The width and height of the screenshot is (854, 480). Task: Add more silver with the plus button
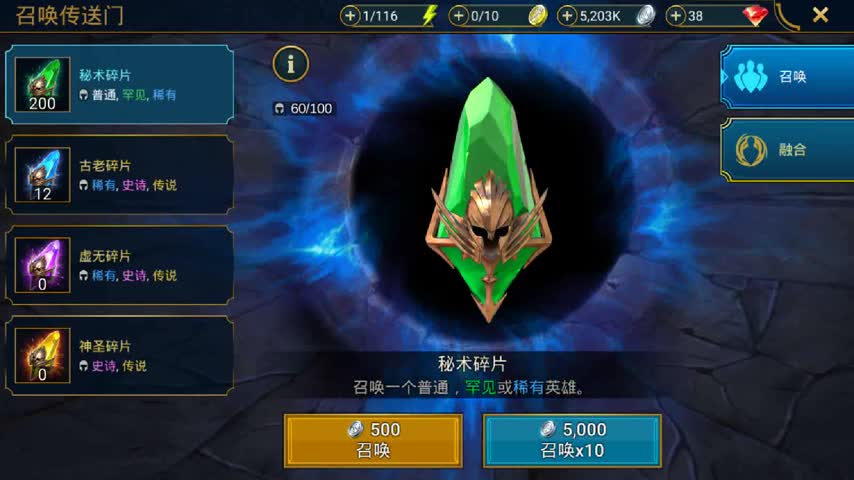pyautogui.click(x=567, y=15)
